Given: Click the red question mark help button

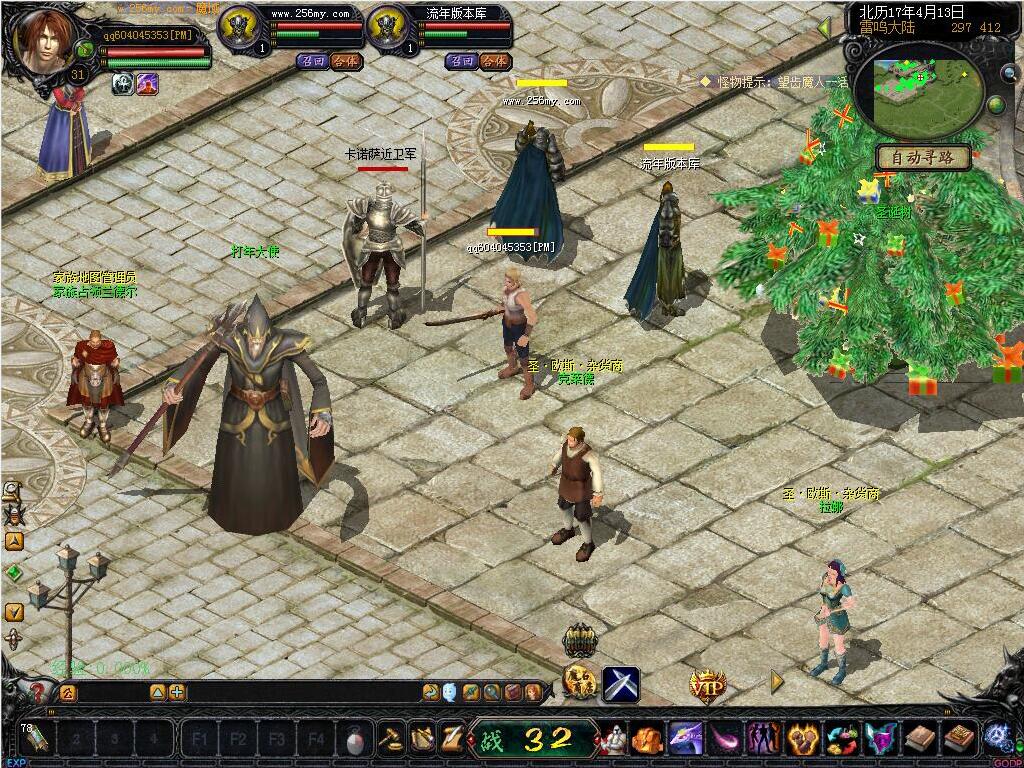Looking at the screenshot, I should 38,691.
